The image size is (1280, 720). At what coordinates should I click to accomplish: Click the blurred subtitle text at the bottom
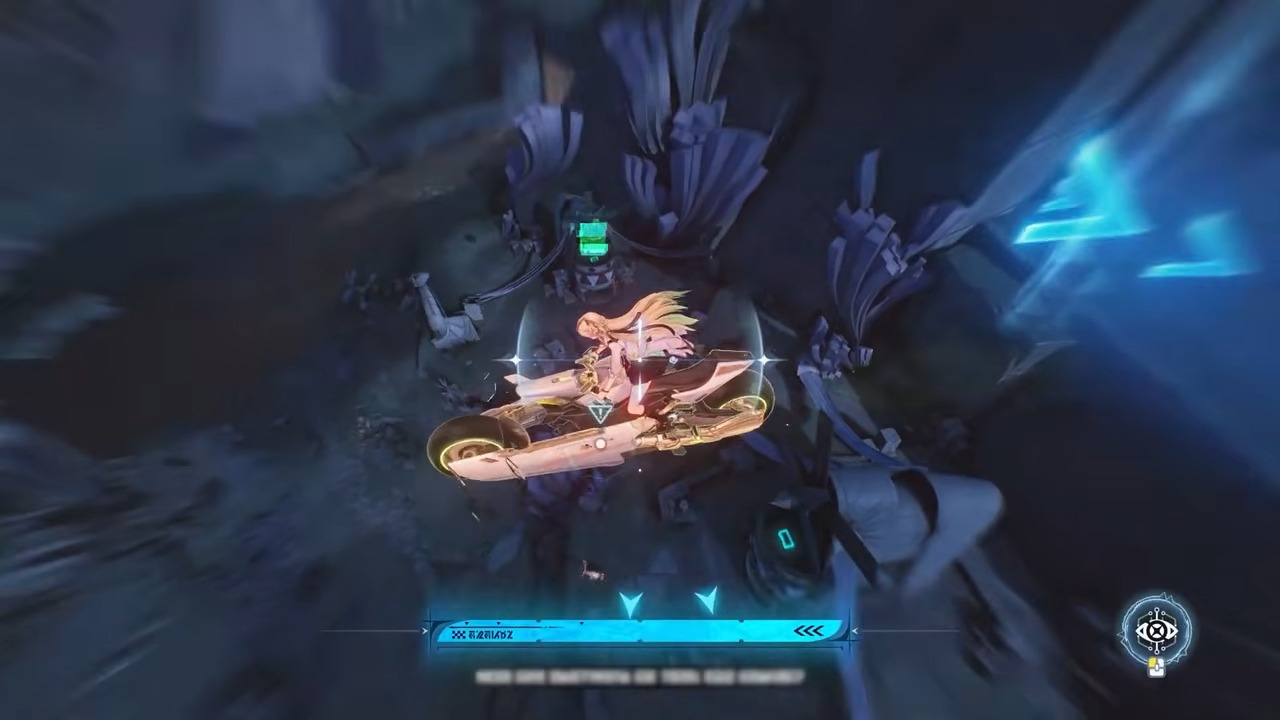(x=640, y=677)
